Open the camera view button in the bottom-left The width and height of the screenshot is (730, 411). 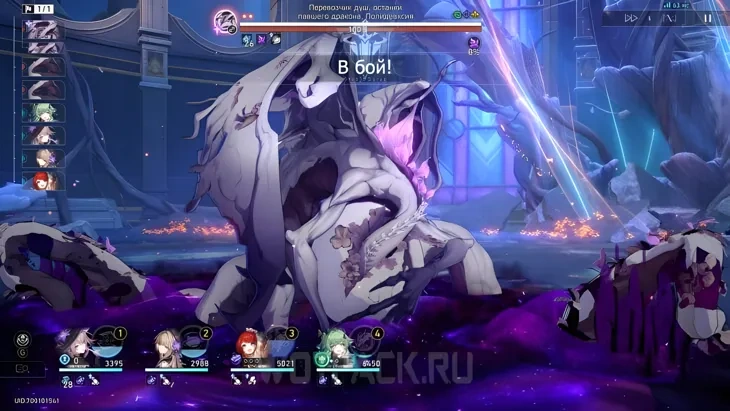22,369
